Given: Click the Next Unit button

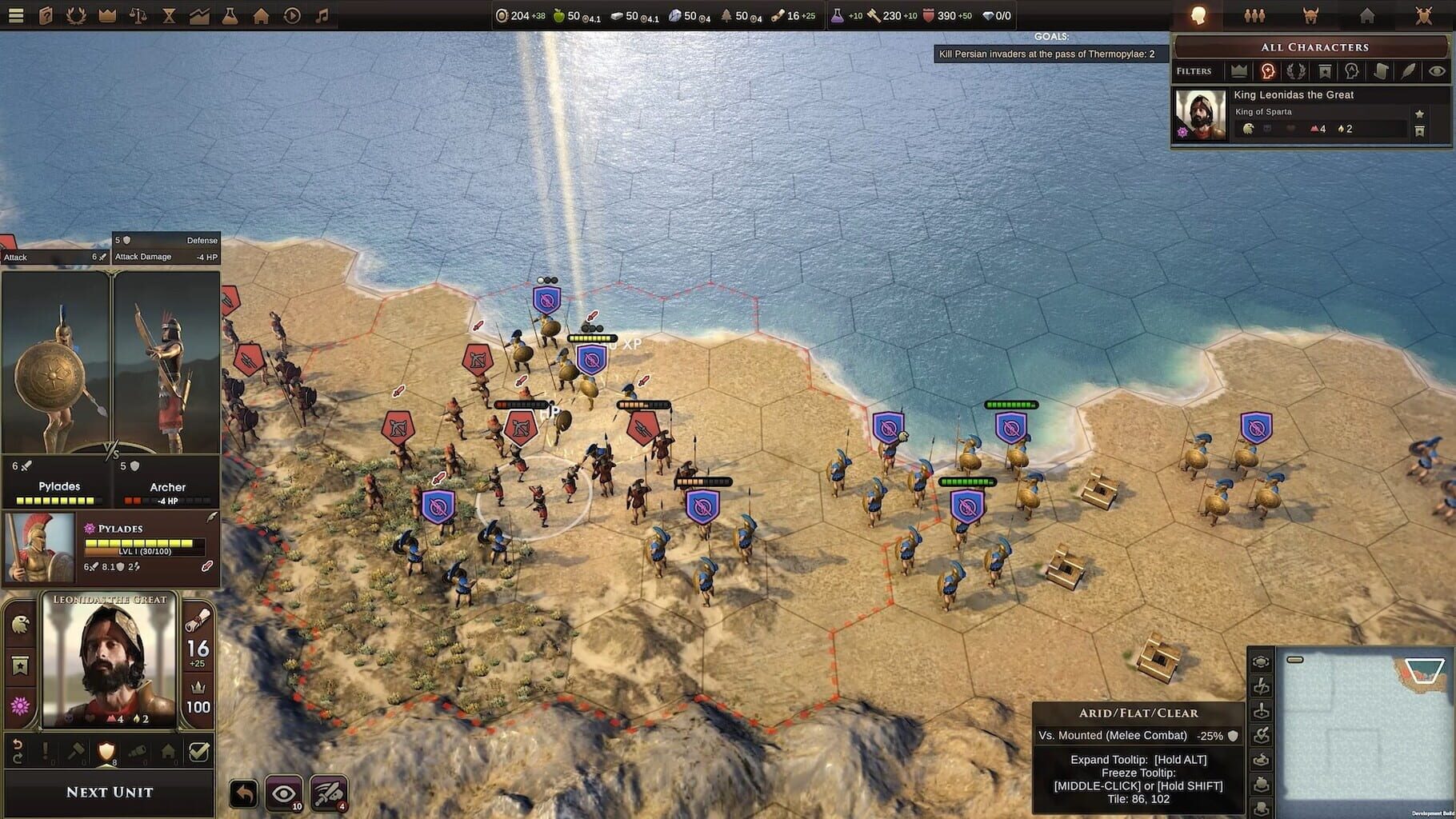Looking at the screenshot, I should point(110,792).
